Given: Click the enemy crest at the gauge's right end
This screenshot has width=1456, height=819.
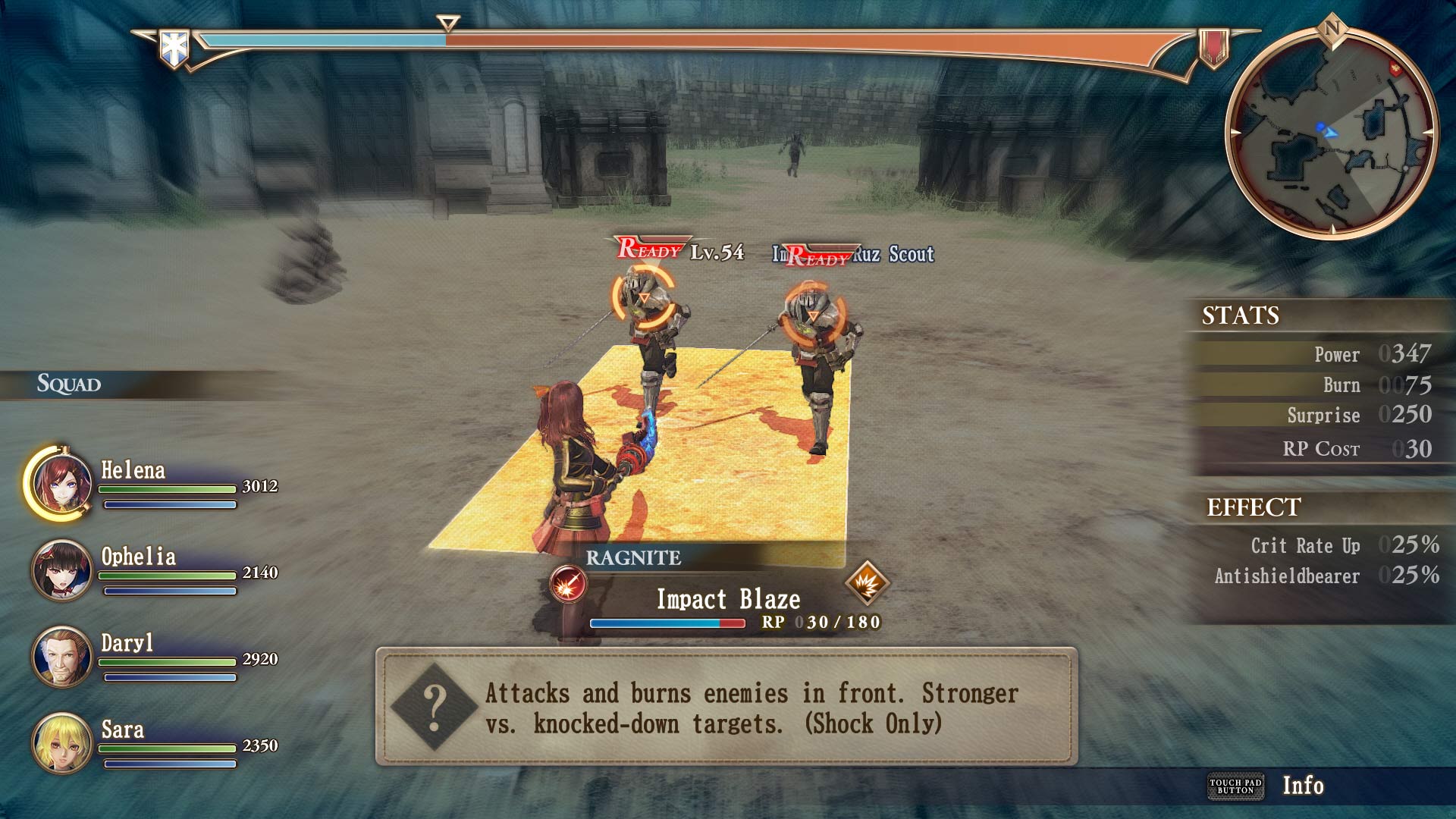Looking at the screenshot, I should coord(1213,47).
